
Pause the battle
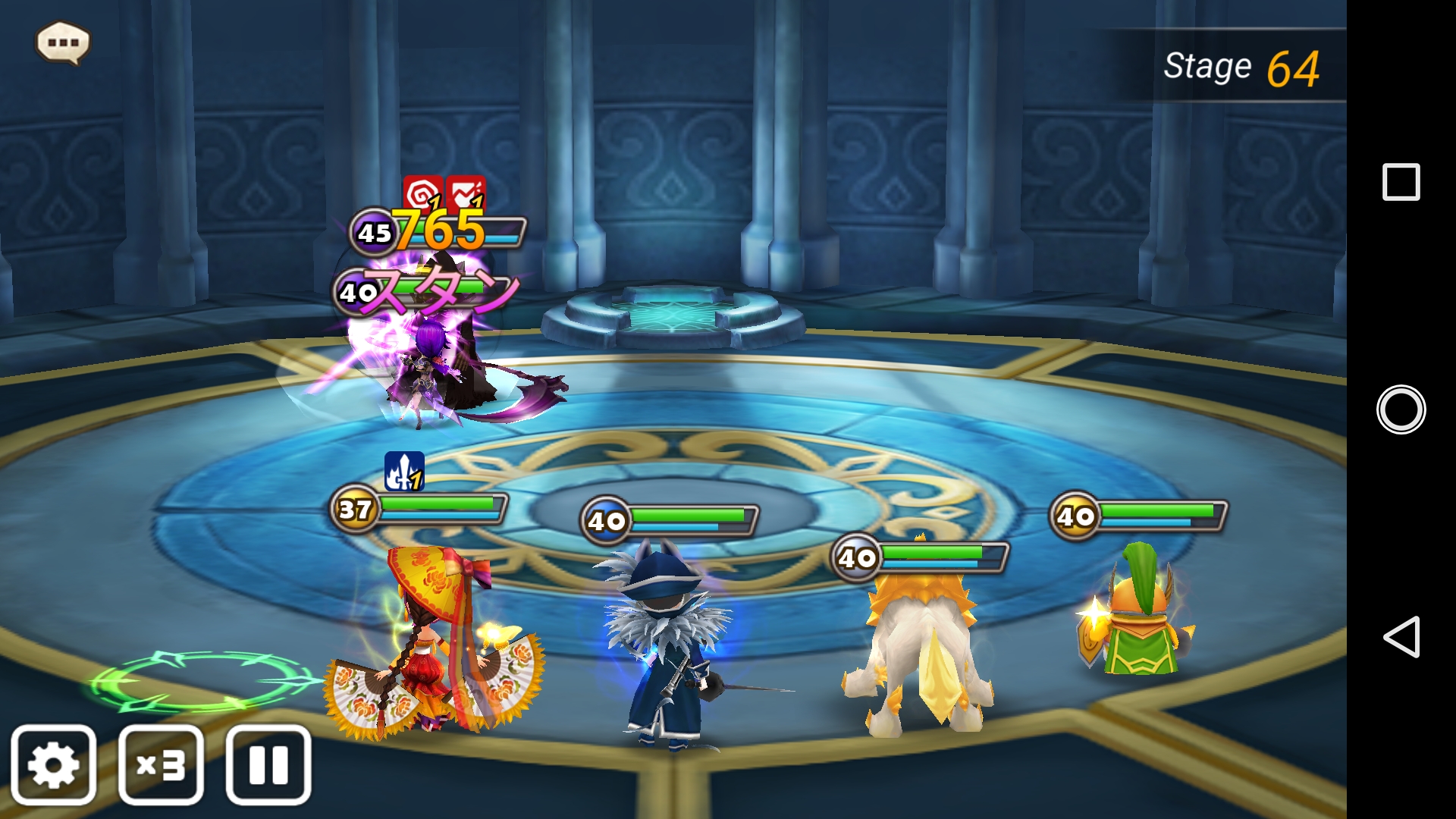click(268, 764)
